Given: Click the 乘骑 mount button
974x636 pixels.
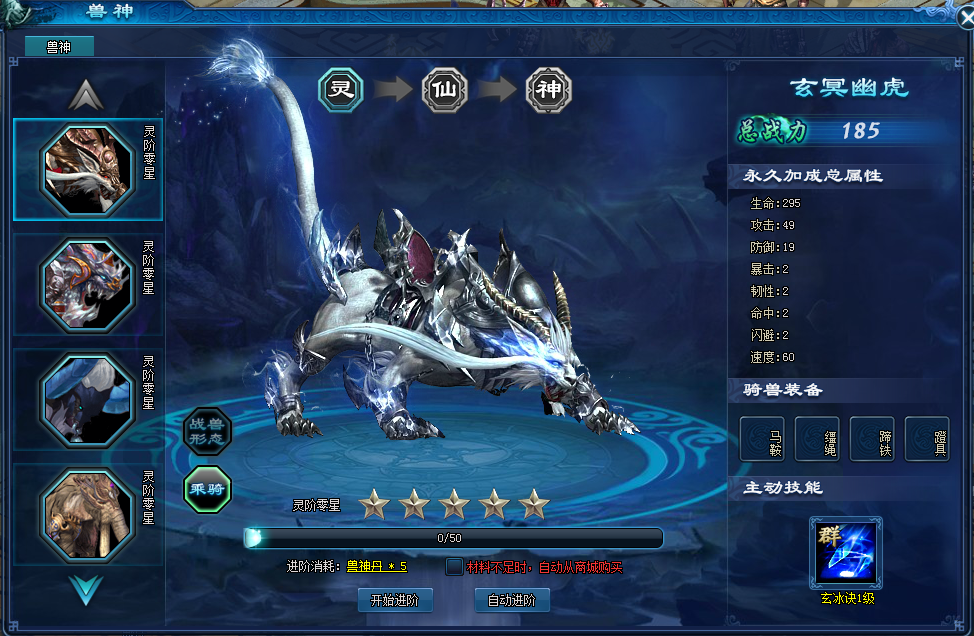Looking at the screenshot, I should pyautogui.click(x=207, y=489).
